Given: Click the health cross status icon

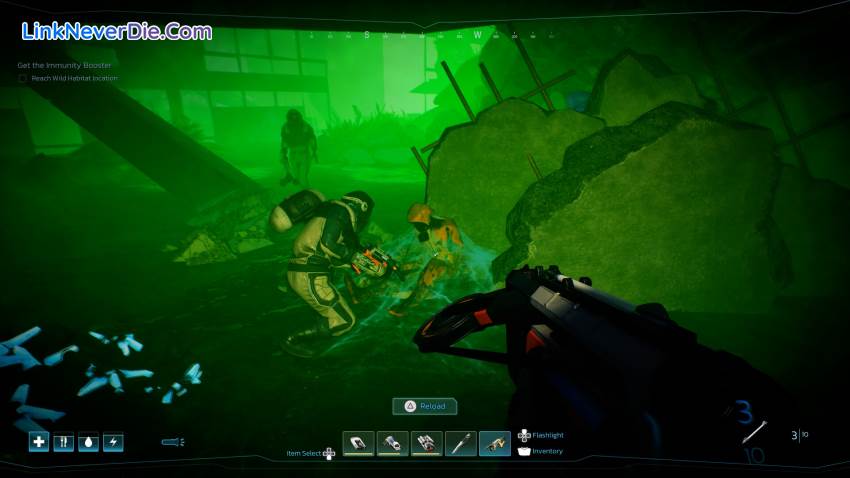Looking at the screenshot, I should (x=39, y=442).
